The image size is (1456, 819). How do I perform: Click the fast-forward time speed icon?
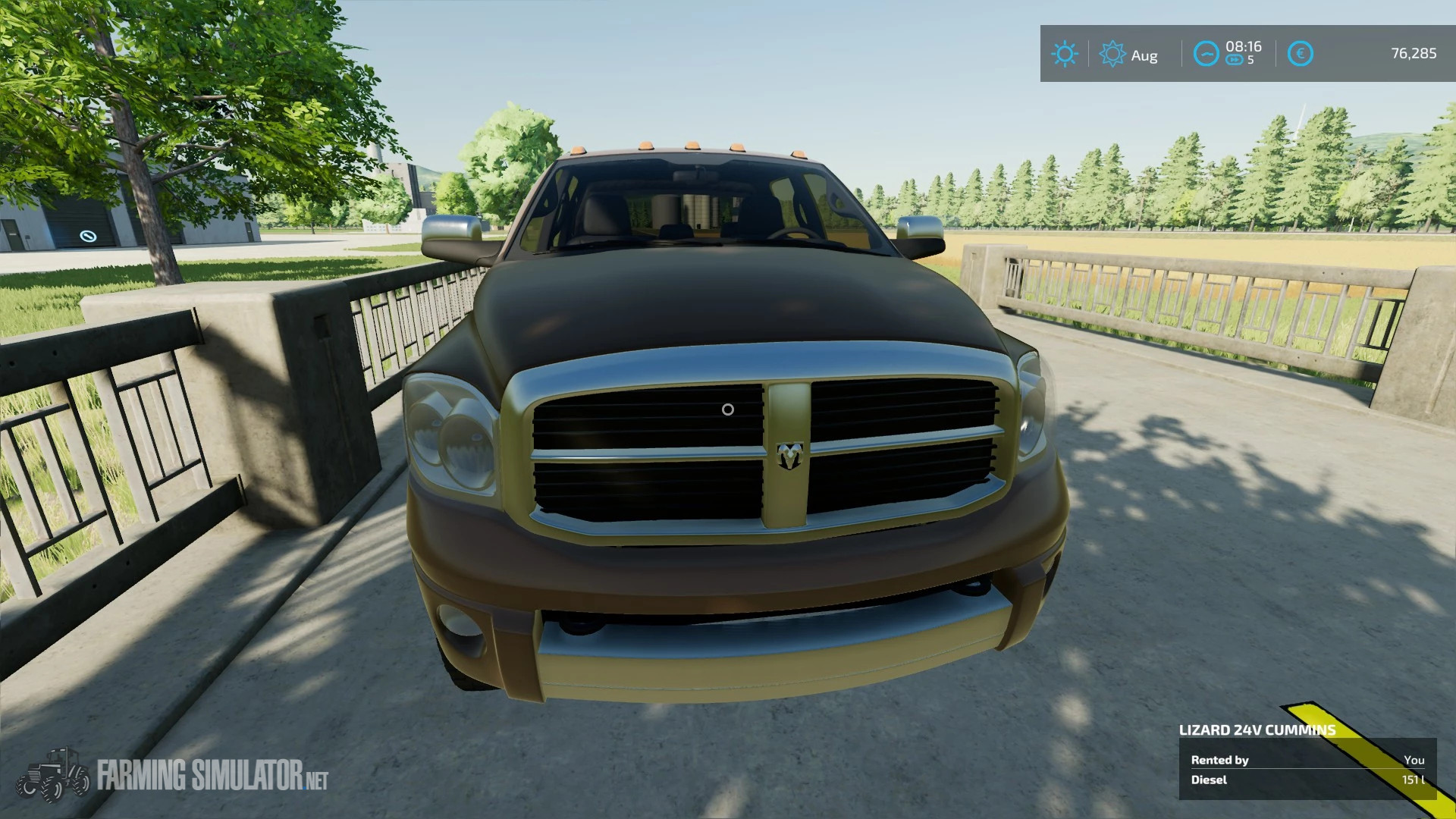pyautogui.click(x=1235, y=59)
